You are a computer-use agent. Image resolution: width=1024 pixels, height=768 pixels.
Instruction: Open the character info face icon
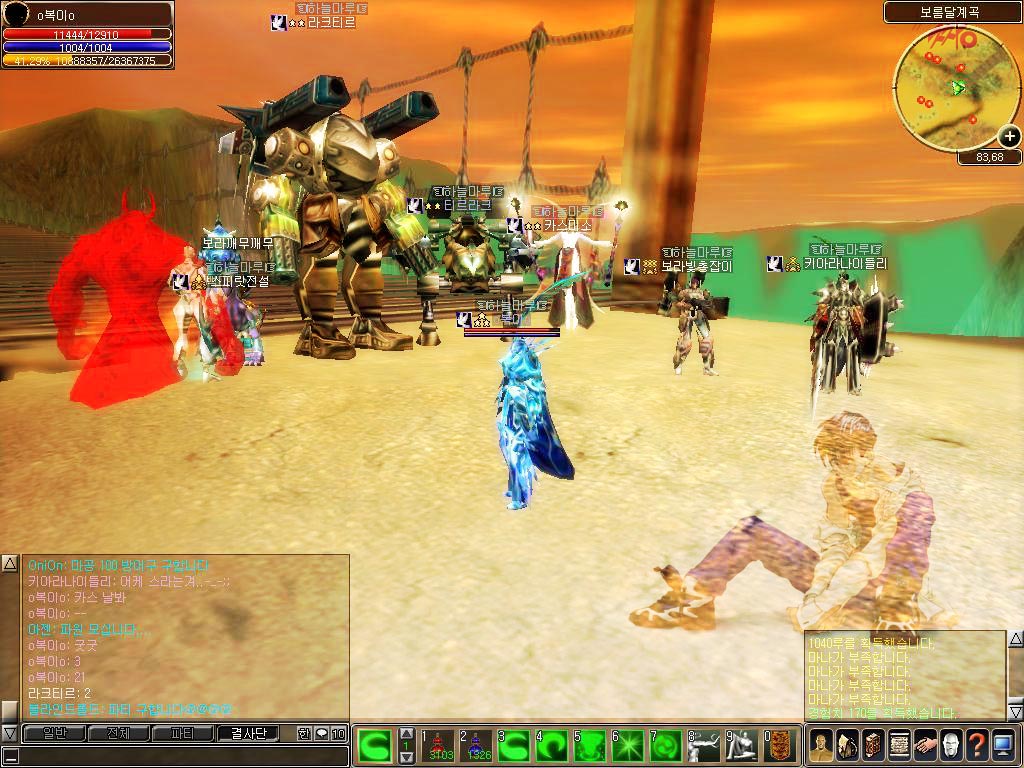[x=821, y=746]
